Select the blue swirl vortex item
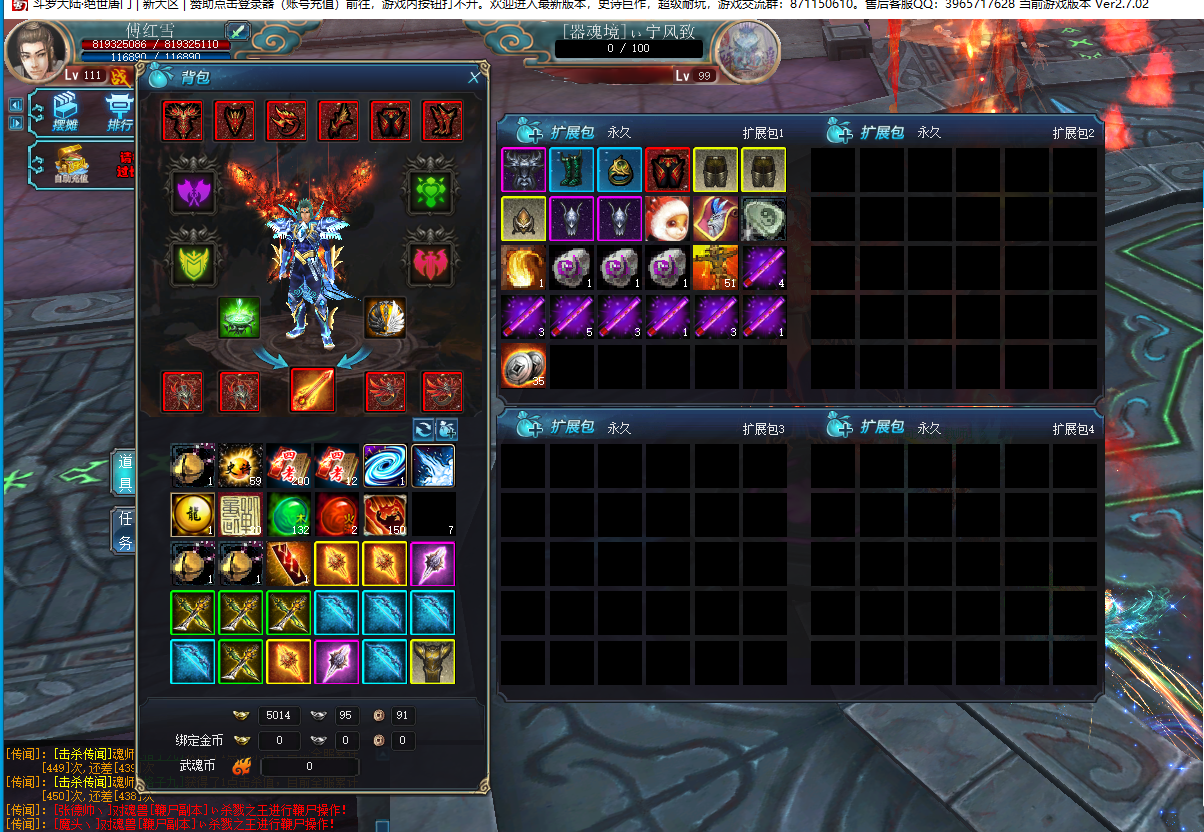1204x832 pixels. tap(384, 466)
